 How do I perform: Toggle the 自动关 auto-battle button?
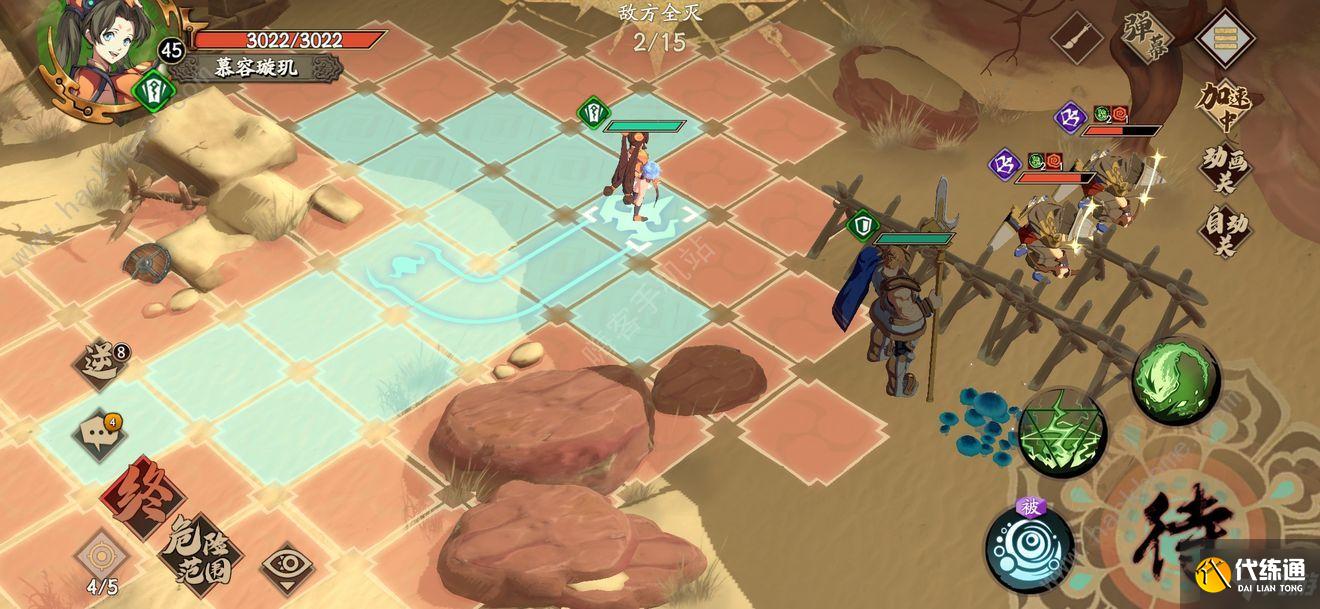coord(1226,232)
